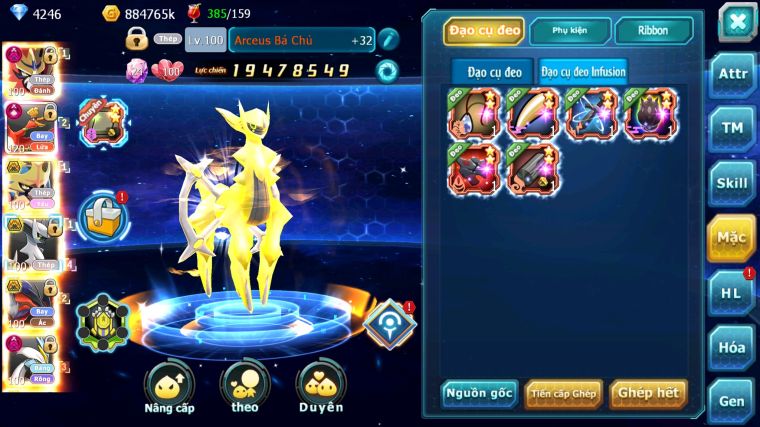Screen dimensions: 760x427
Task: Switch to the Phụ kiện tab
Action: click(569, 31)
